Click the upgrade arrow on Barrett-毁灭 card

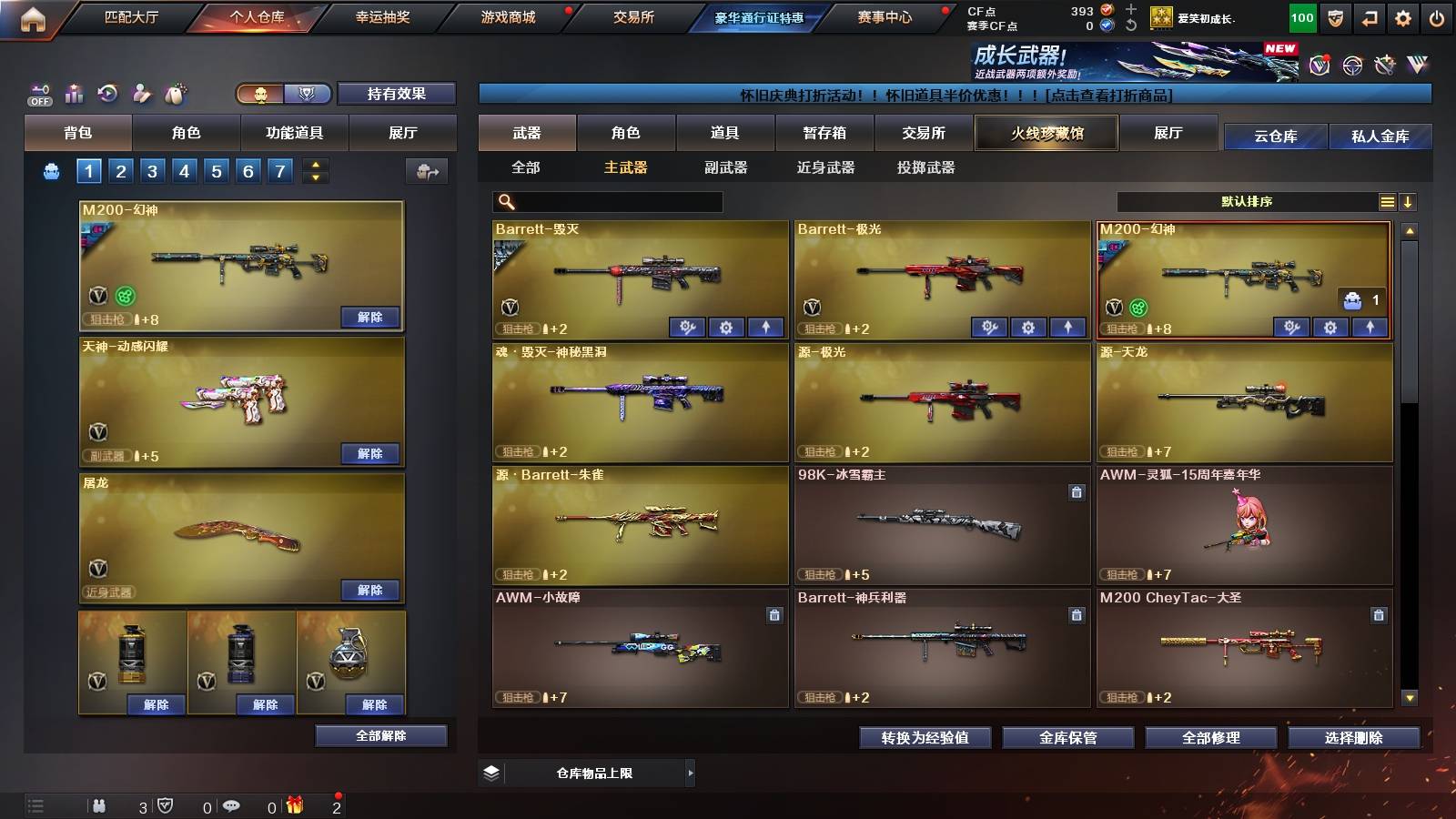[767, 327]
